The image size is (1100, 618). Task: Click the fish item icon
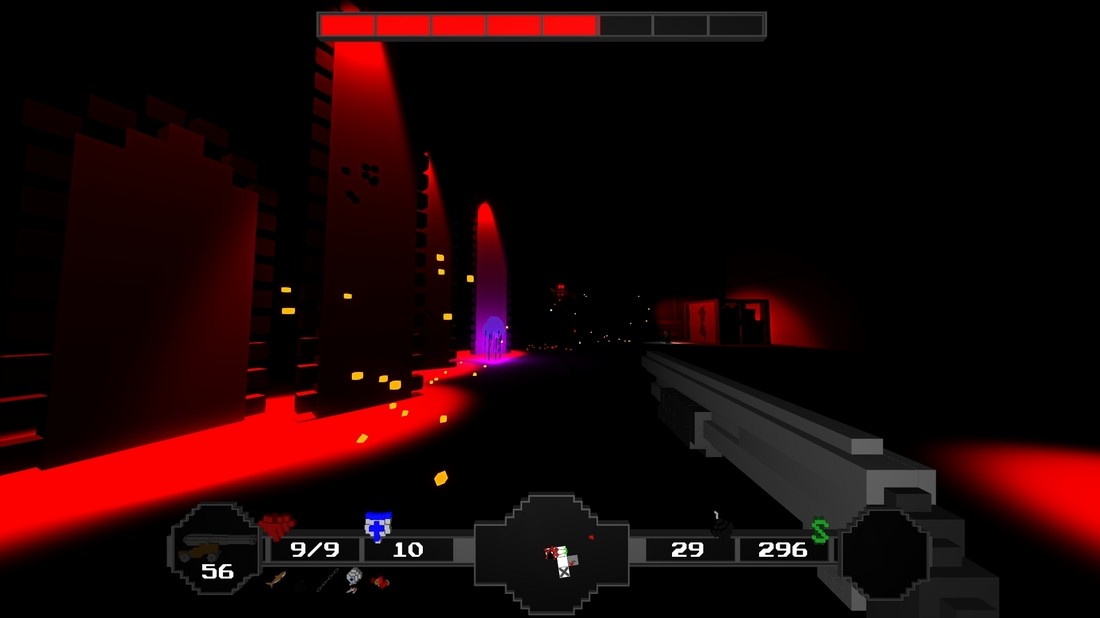click(x=276, y=579)
